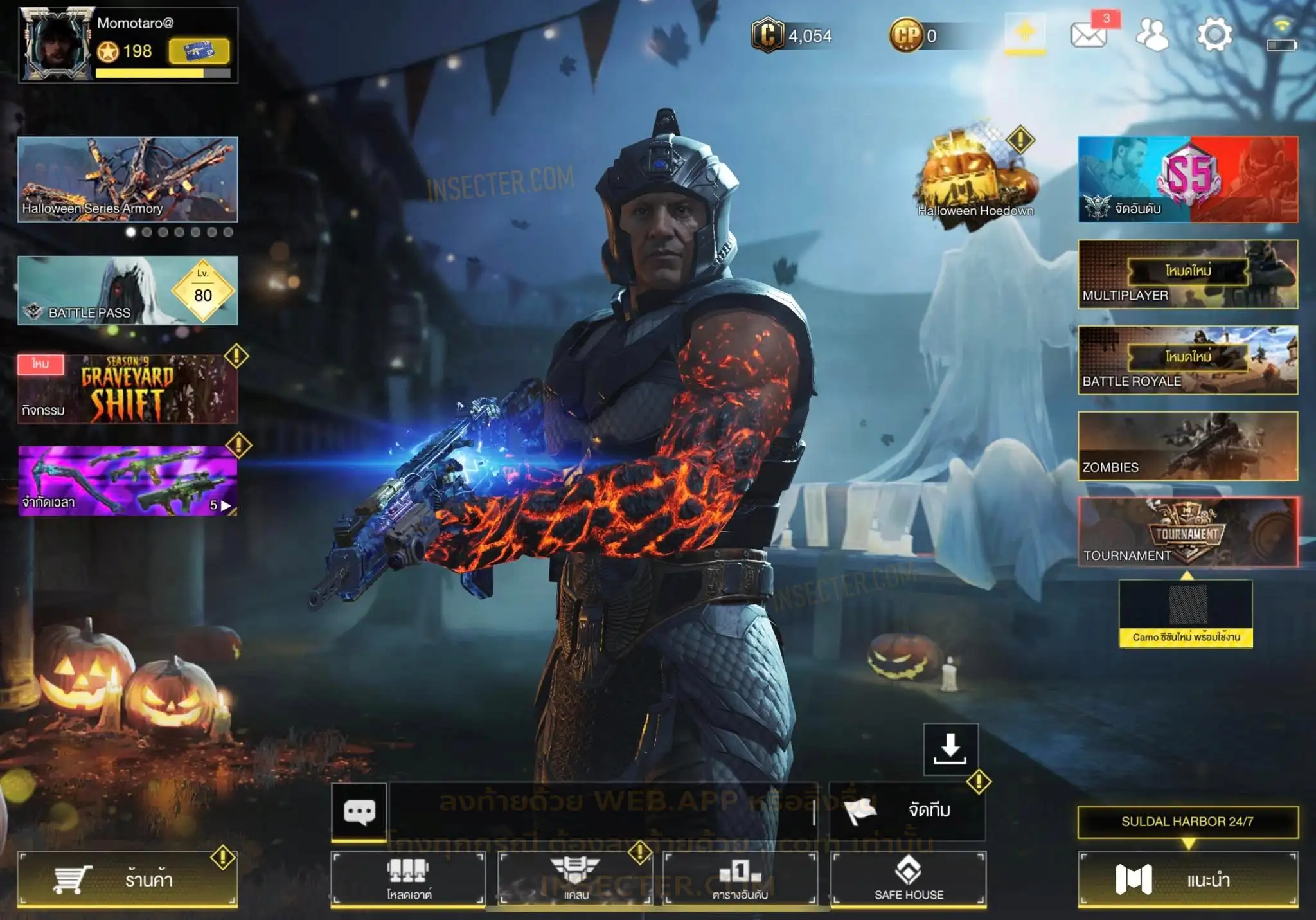Open the Halloween Series Armory banner
1316x920 pixels.
coord(127,179)
